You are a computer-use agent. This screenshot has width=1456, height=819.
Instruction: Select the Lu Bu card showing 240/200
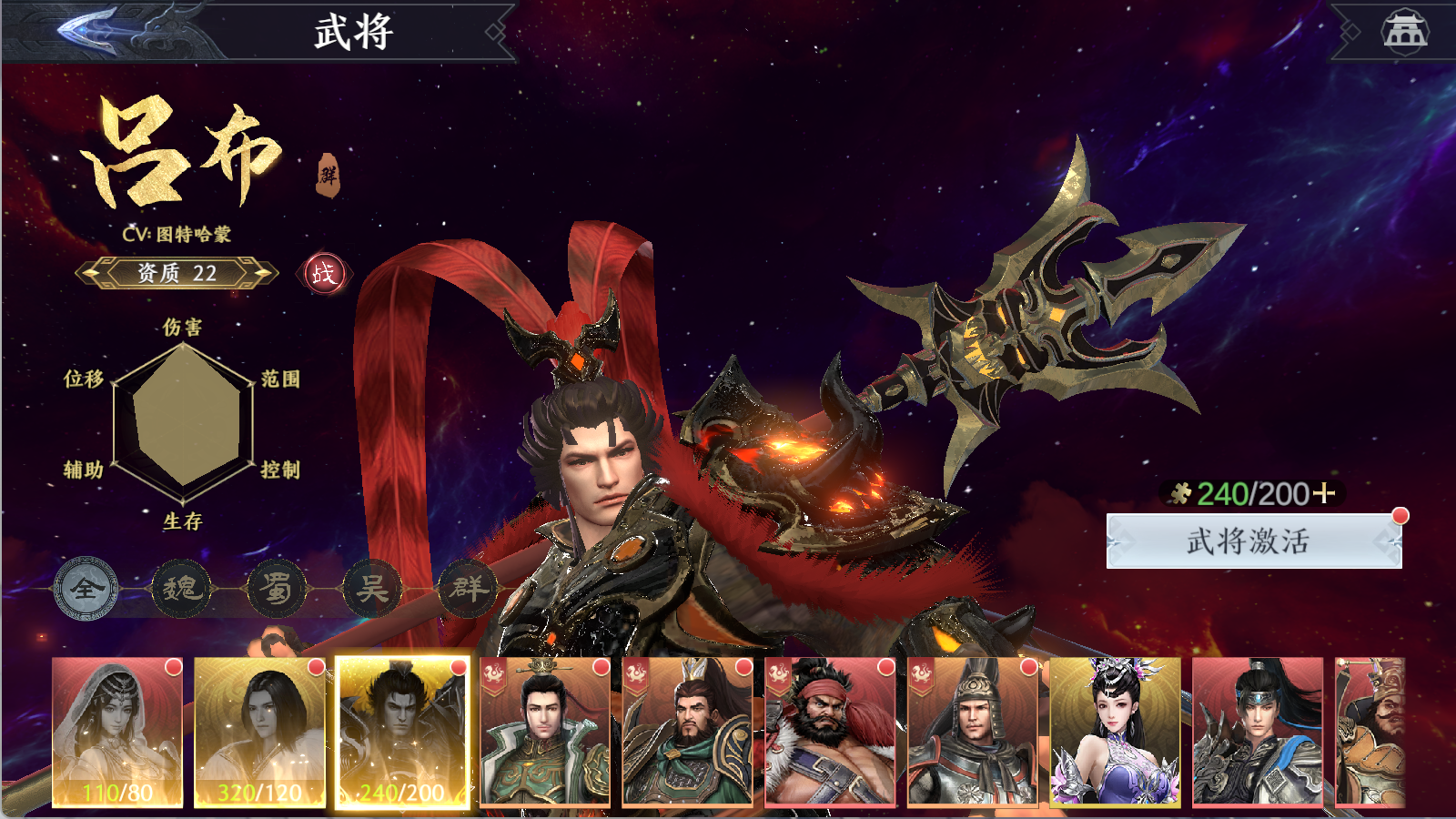(402, 733)
